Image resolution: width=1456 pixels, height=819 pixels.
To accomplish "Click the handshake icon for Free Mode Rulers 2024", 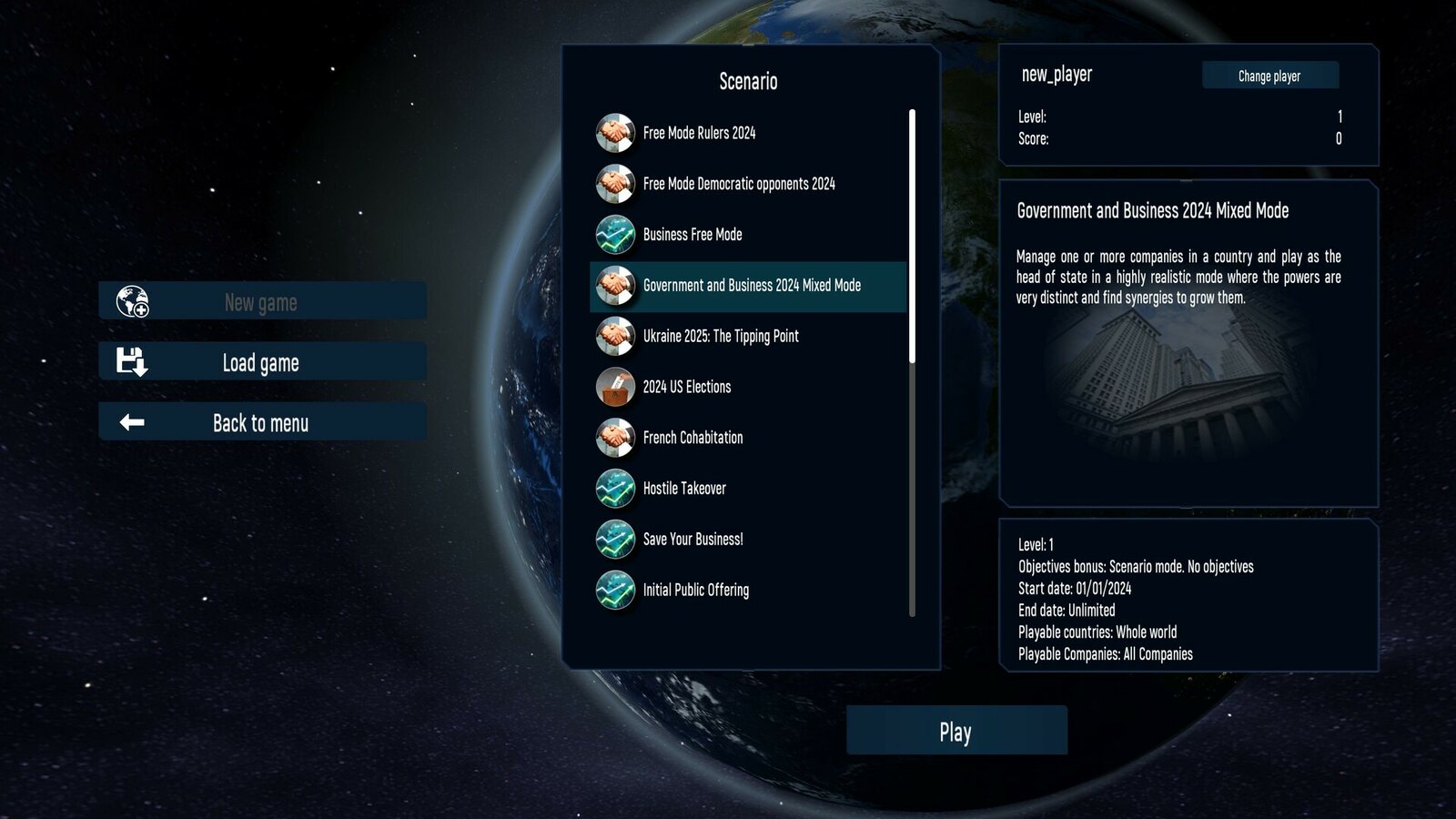I will coord(617,133).
